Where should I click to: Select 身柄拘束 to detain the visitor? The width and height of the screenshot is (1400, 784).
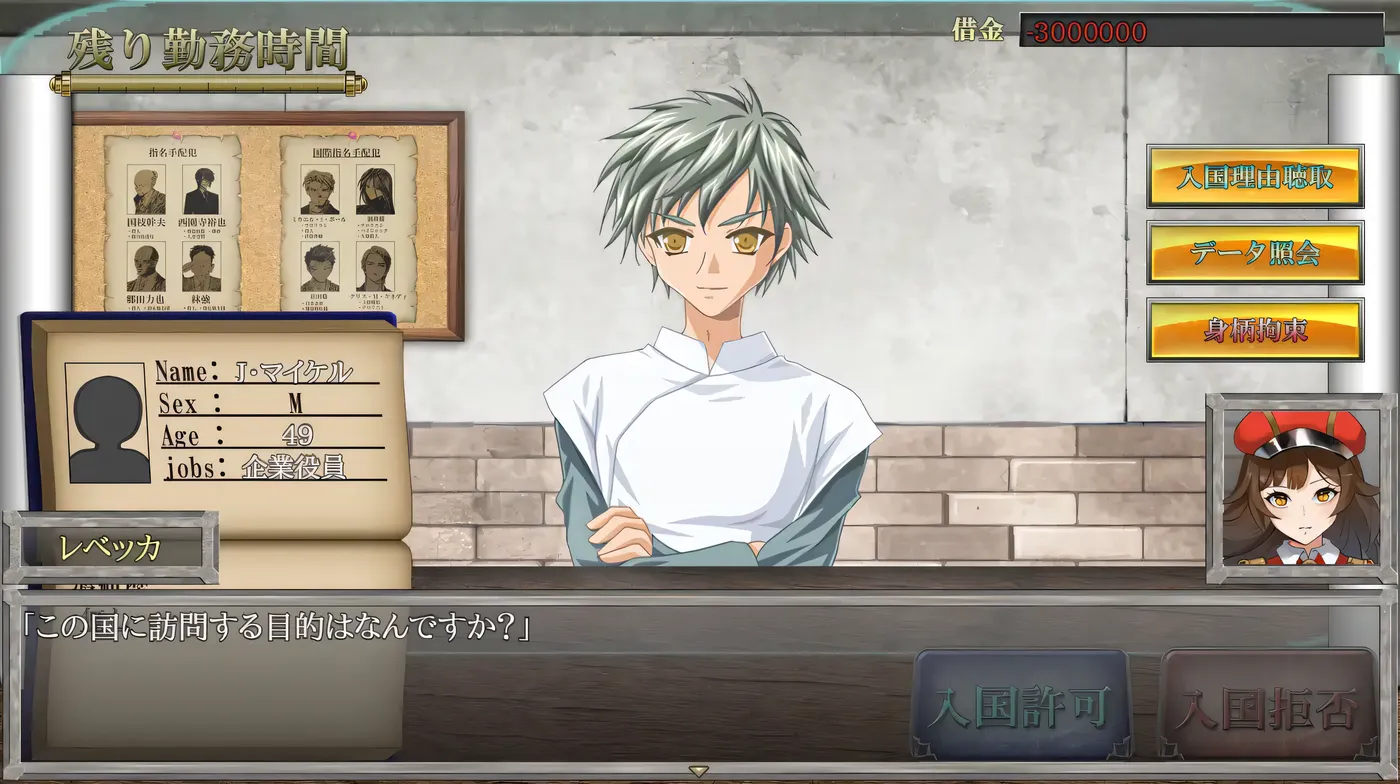tap(1256, 330)
